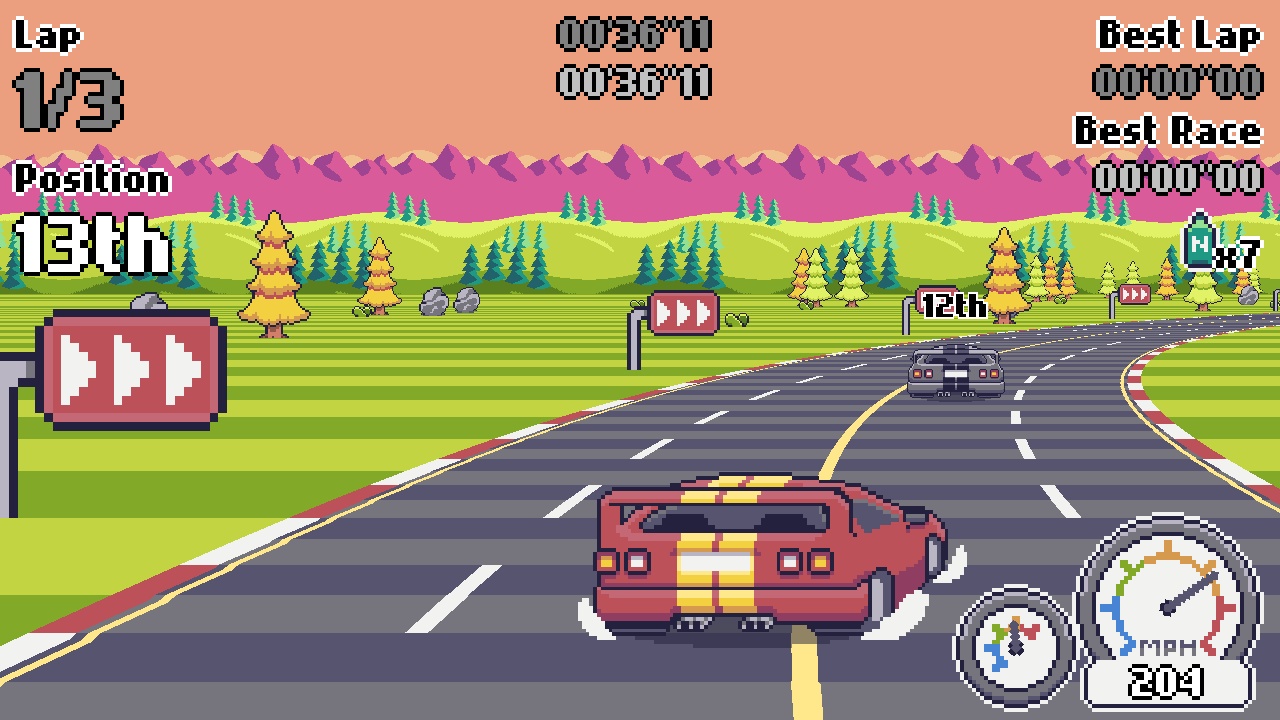Click the chevron sign on the right curve
The width and height of the screenshot is (1280, 720).
pos(1135,293)
